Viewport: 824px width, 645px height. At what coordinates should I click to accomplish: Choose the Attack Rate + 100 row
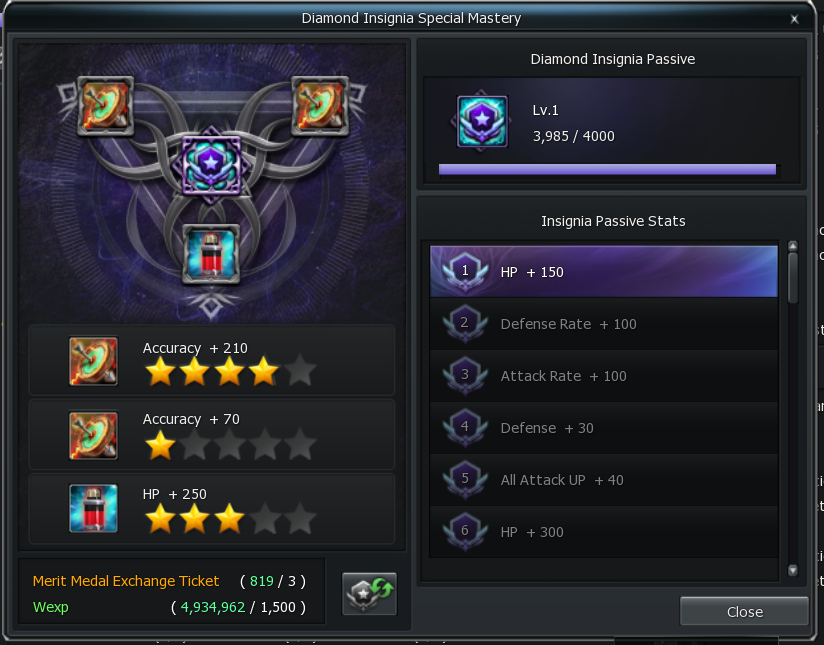603,376
